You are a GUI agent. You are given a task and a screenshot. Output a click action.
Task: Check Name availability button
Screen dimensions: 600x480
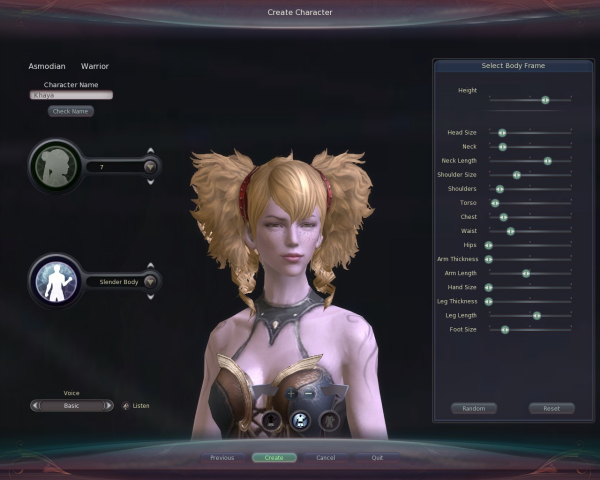pyautogui.click(x=71, y=111)
